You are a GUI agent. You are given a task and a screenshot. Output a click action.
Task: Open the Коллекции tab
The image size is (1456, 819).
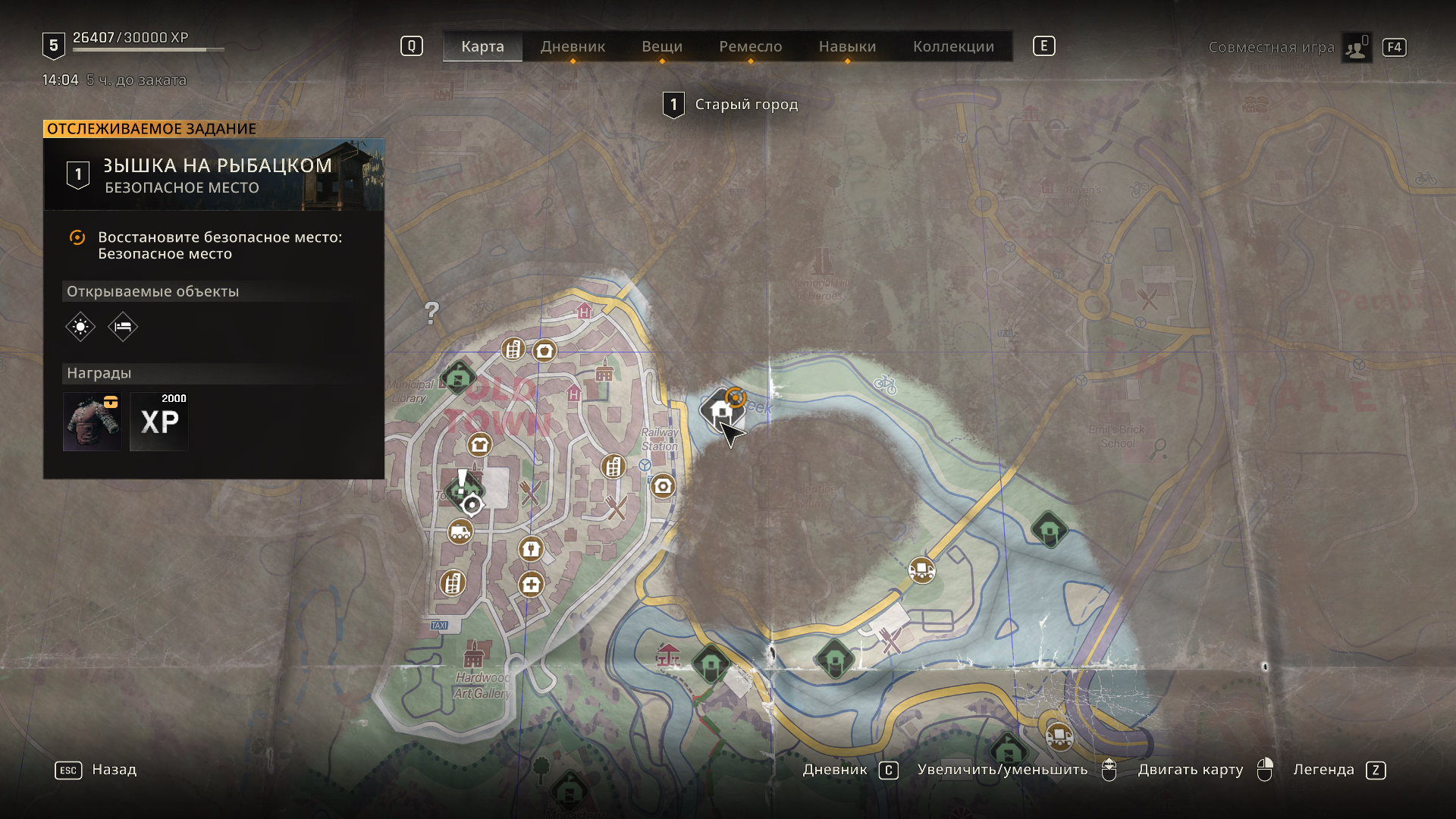point(953,46)
